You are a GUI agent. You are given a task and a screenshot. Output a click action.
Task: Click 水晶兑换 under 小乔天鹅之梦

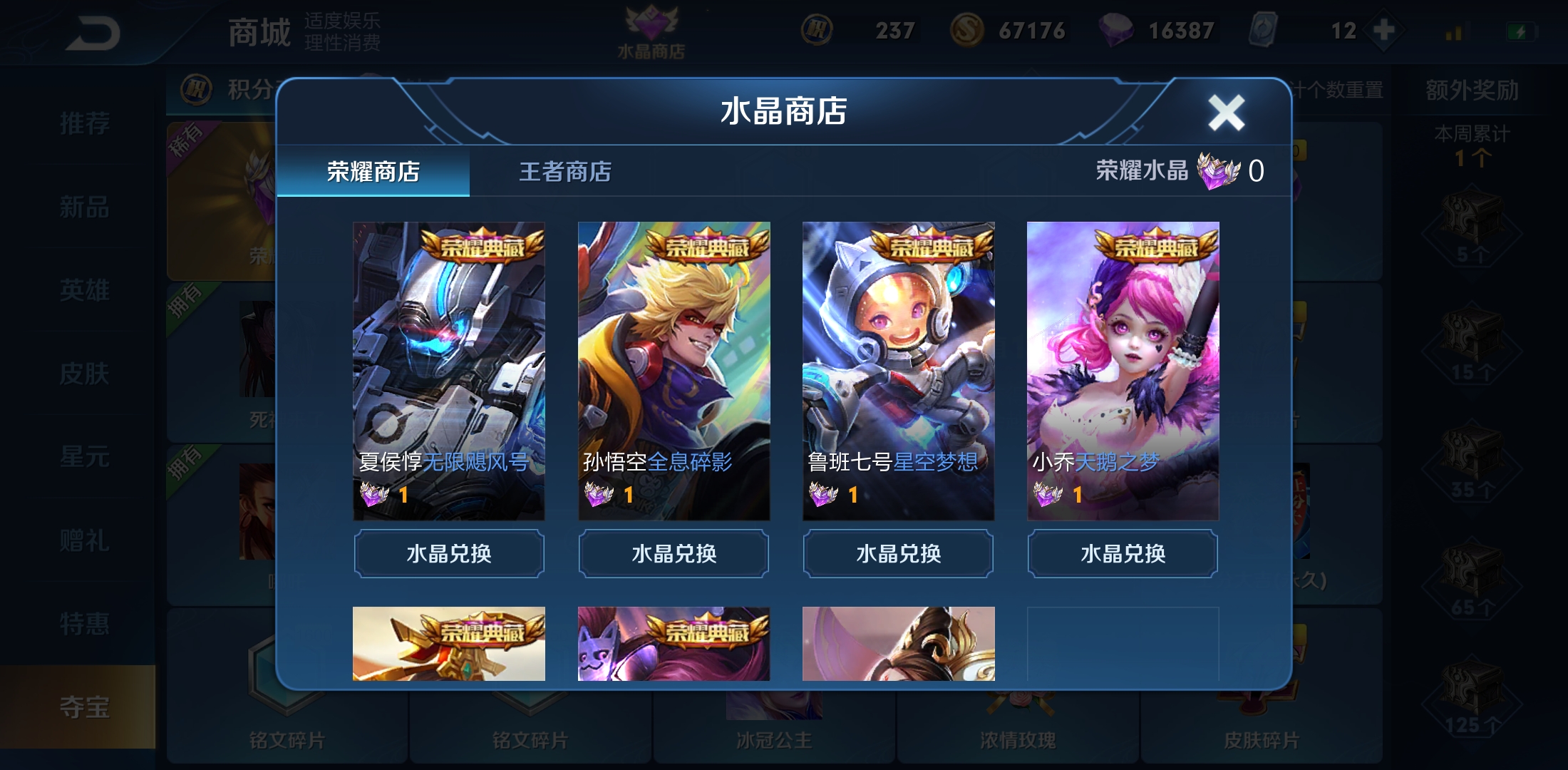[1121, 554]
